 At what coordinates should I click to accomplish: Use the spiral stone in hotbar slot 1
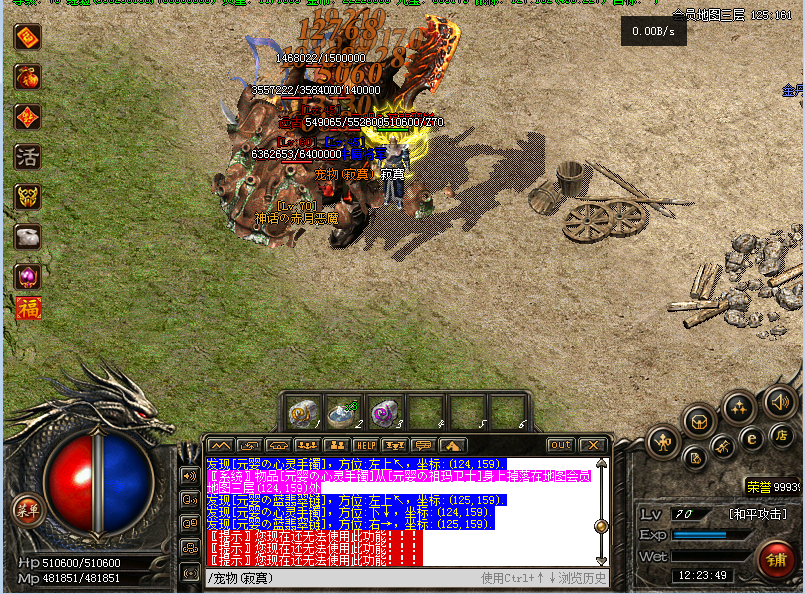tap(301, 412)
